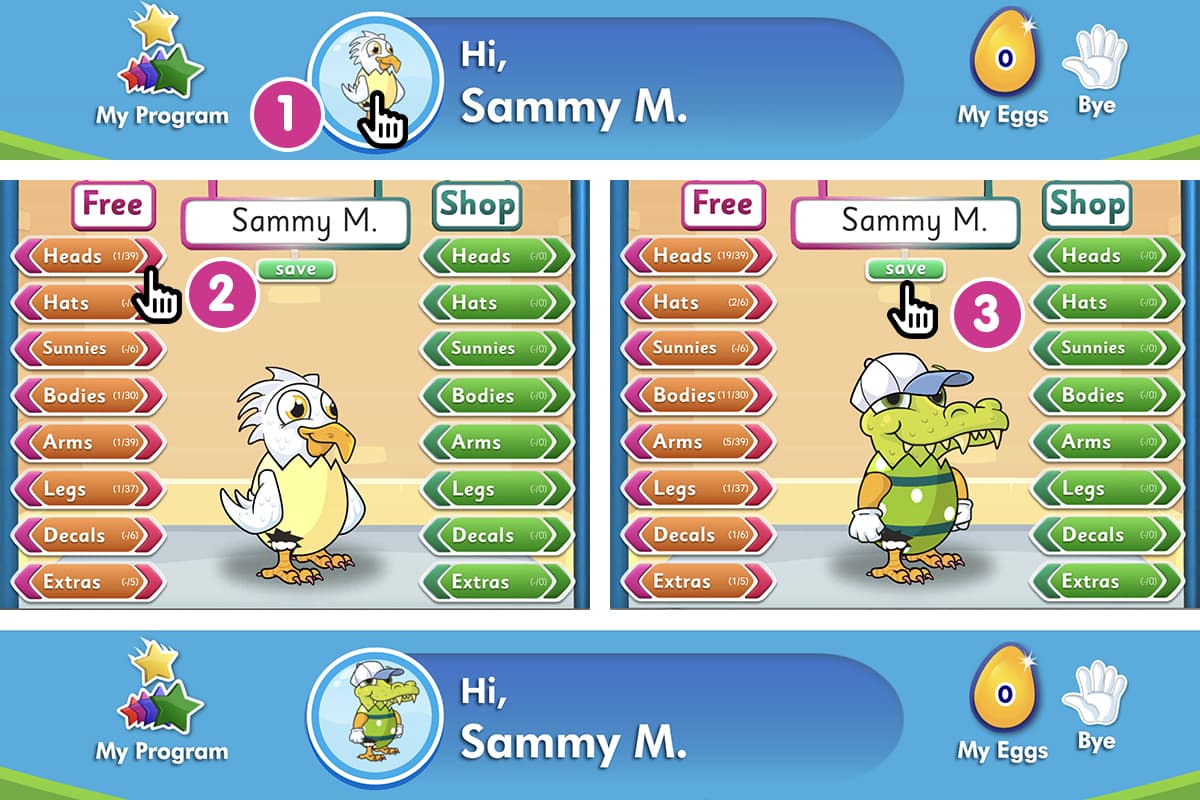
Task: Select Shop Extras beside the crocodile avatar
Action: click(1106, 581)
